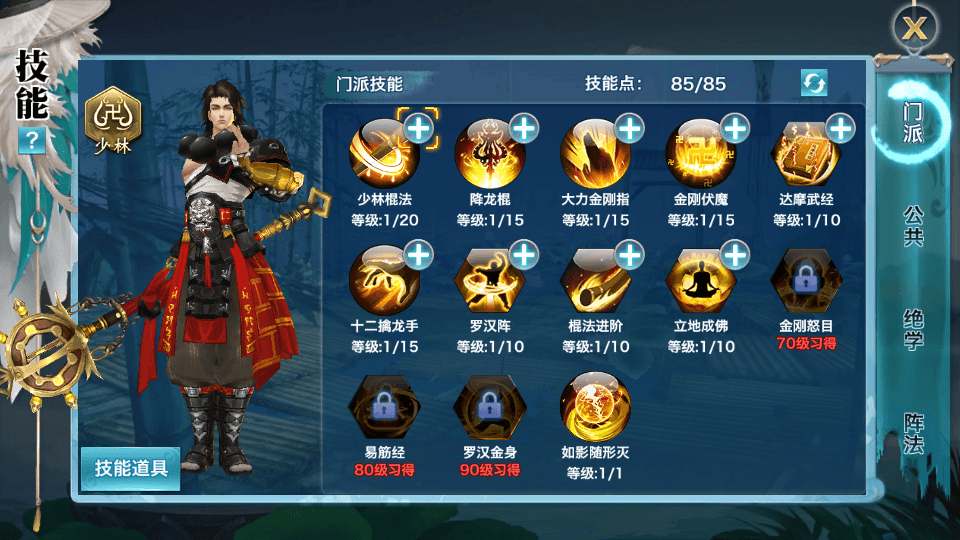Select the 金刚伏魔 skill icon
Screen dimensions: 960x540
700,154
